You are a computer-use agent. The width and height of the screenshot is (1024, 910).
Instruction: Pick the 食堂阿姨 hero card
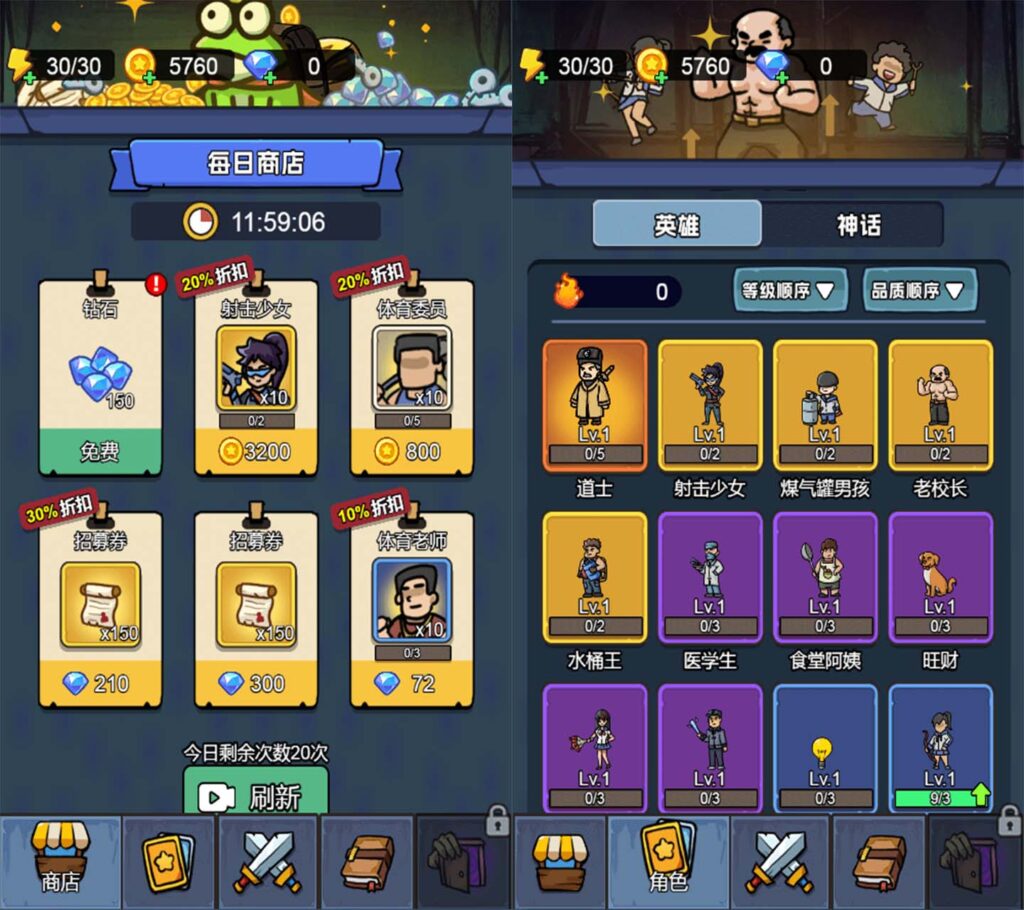coord(825,577)
